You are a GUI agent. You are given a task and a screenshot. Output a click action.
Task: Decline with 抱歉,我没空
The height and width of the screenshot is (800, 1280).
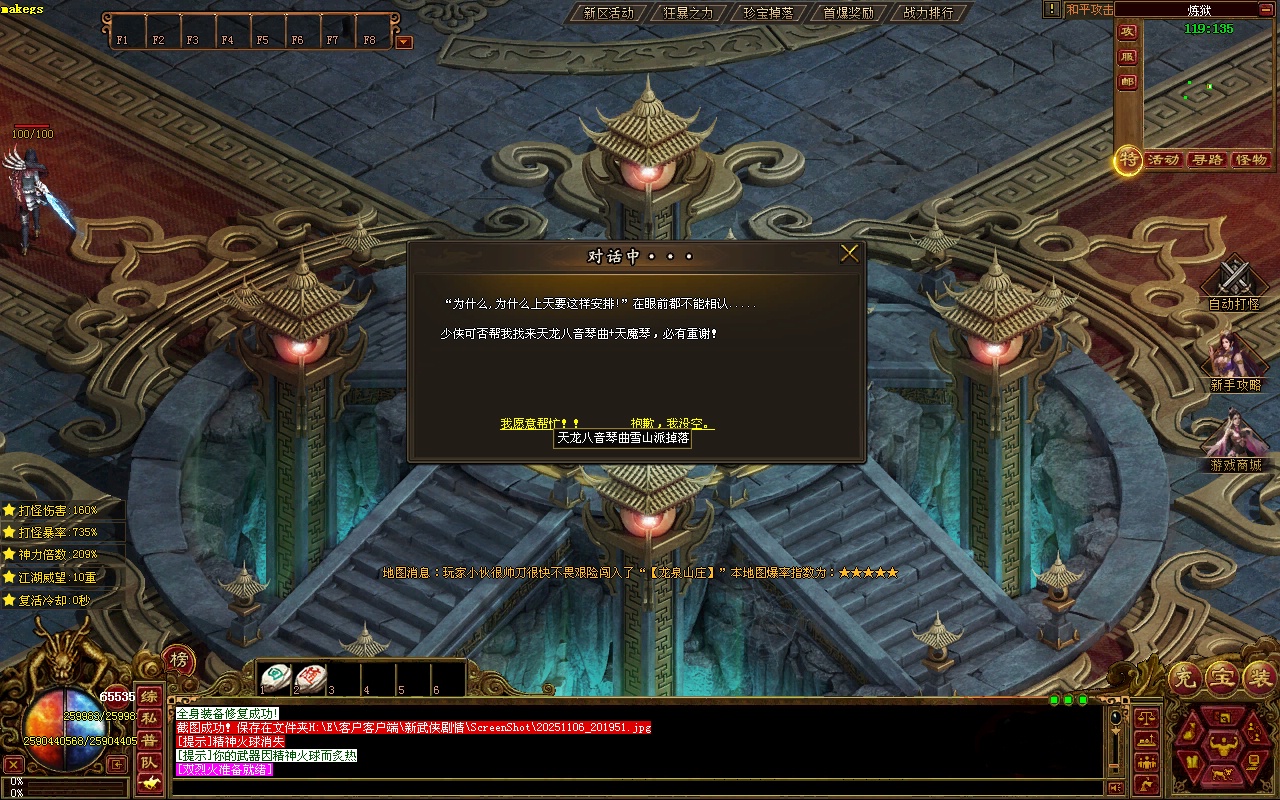click(x=671, y=424)
